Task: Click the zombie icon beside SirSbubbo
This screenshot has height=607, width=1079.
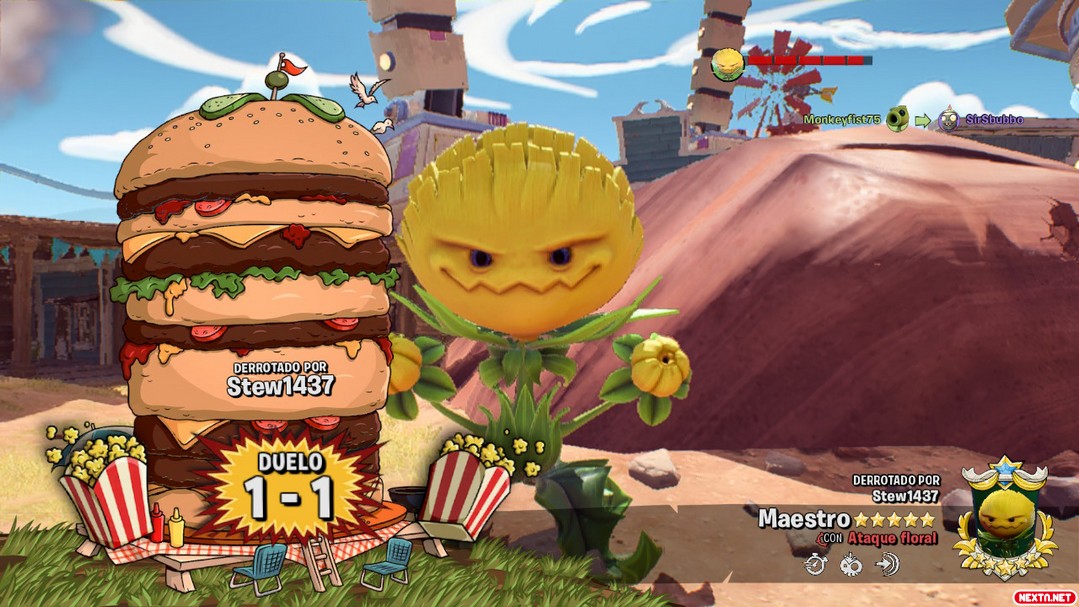Action: (x=948, y=119)
